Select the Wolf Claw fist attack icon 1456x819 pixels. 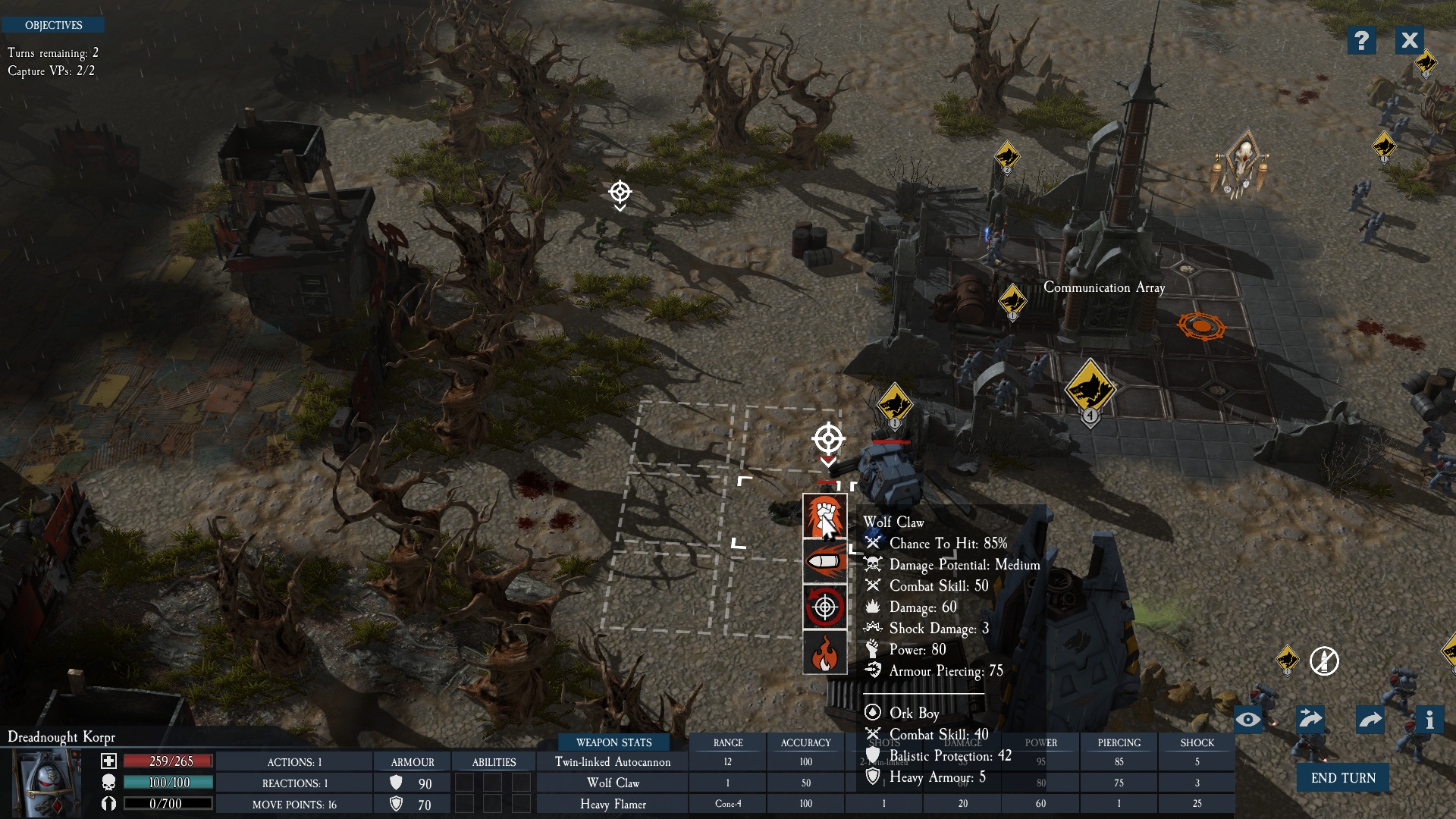click(x=824, y=516)
